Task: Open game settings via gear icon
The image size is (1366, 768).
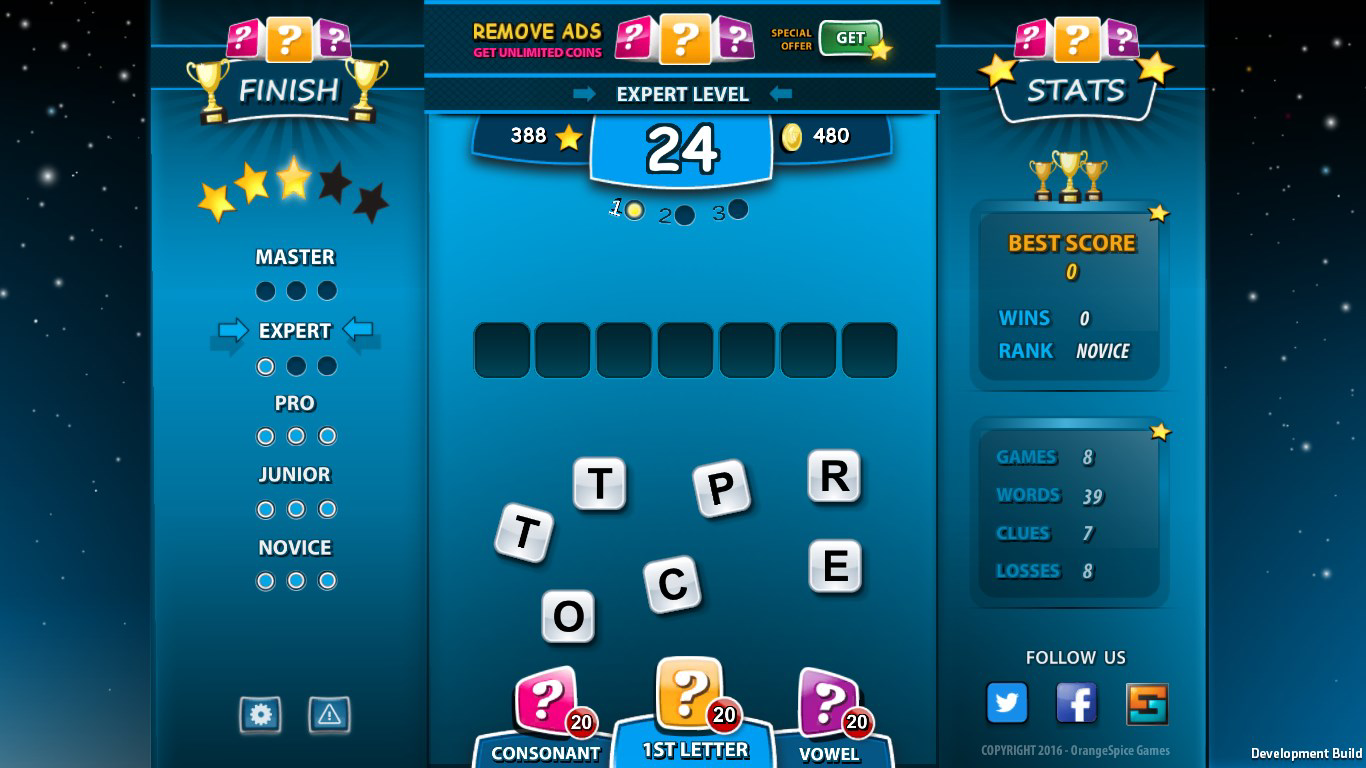Action: [x=260, y=716]
